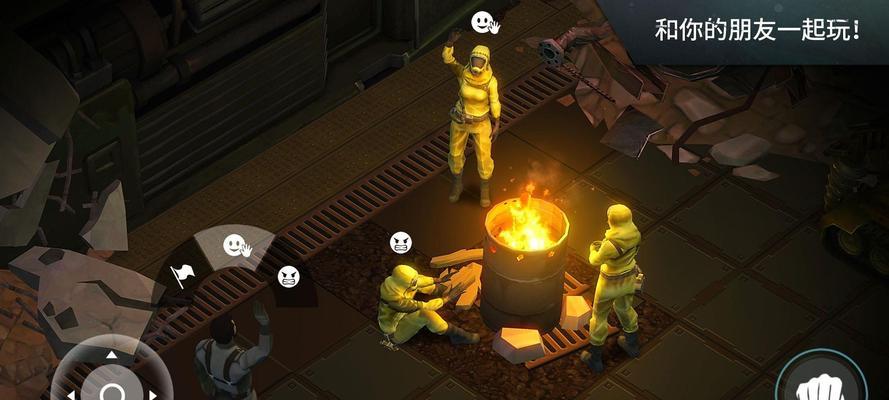Pick the angry face emote on the wheel
This screenshot has height=400, width=889.
pyautogui.click(x=288, y=275)
